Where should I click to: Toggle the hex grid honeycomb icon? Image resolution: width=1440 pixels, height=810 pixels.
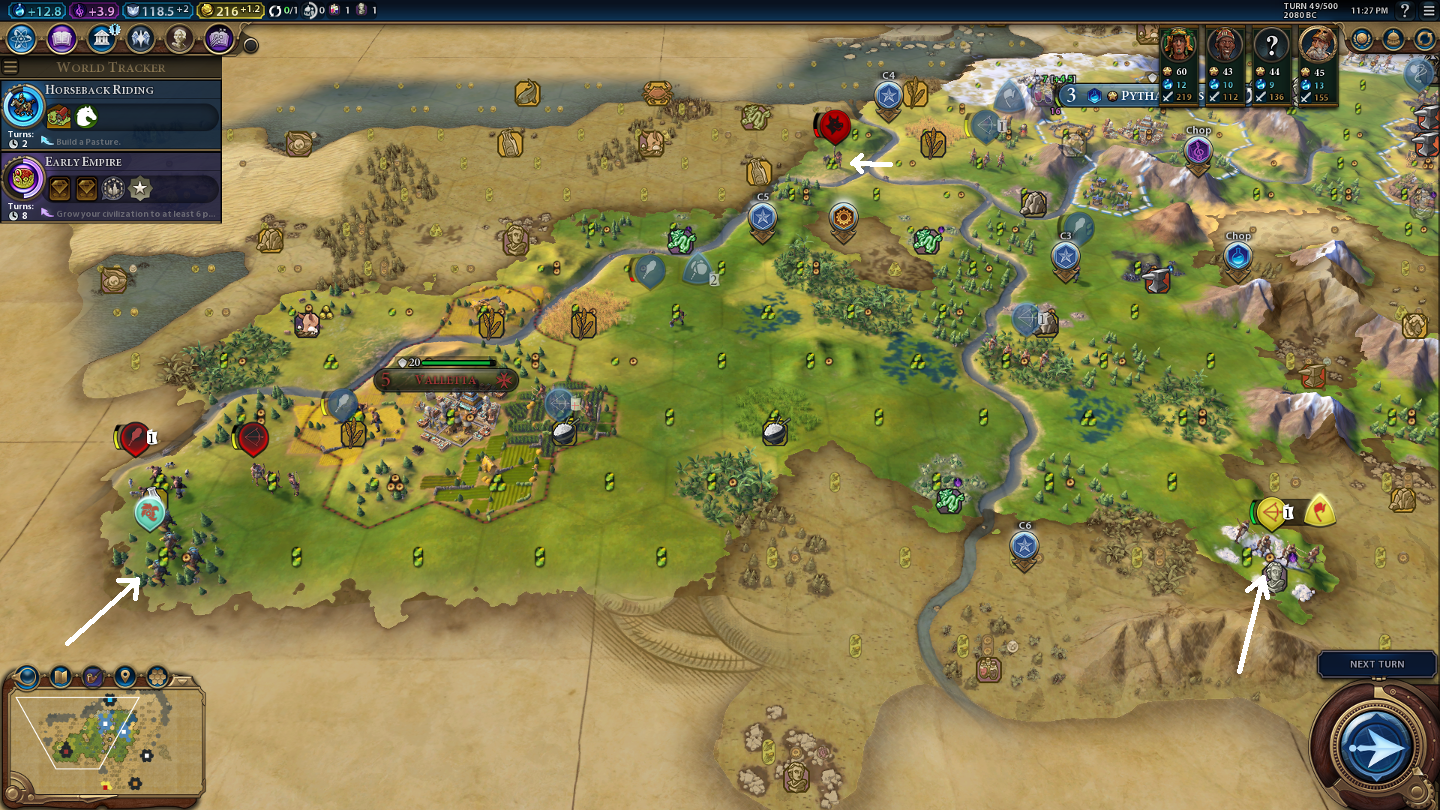(157, 677)
